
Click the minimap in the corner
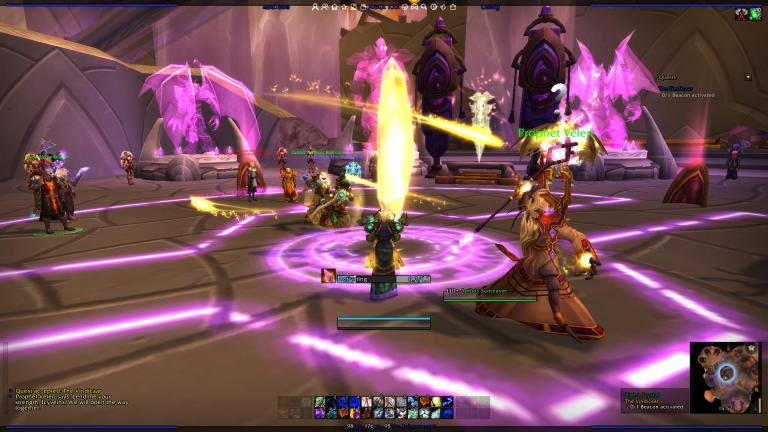tap(725, 377)
